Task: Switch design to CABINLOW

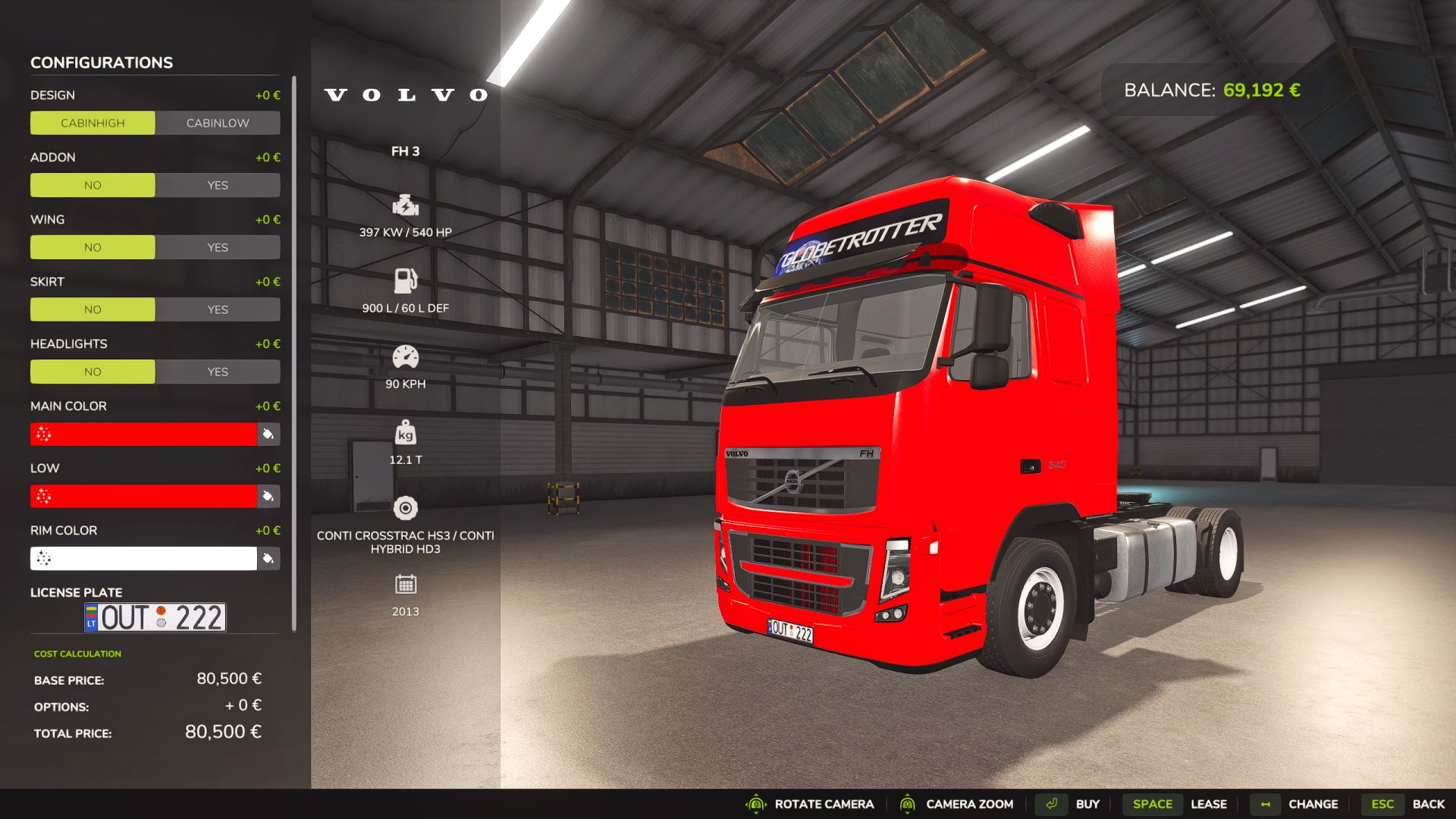Action: [x=218, y=123]
